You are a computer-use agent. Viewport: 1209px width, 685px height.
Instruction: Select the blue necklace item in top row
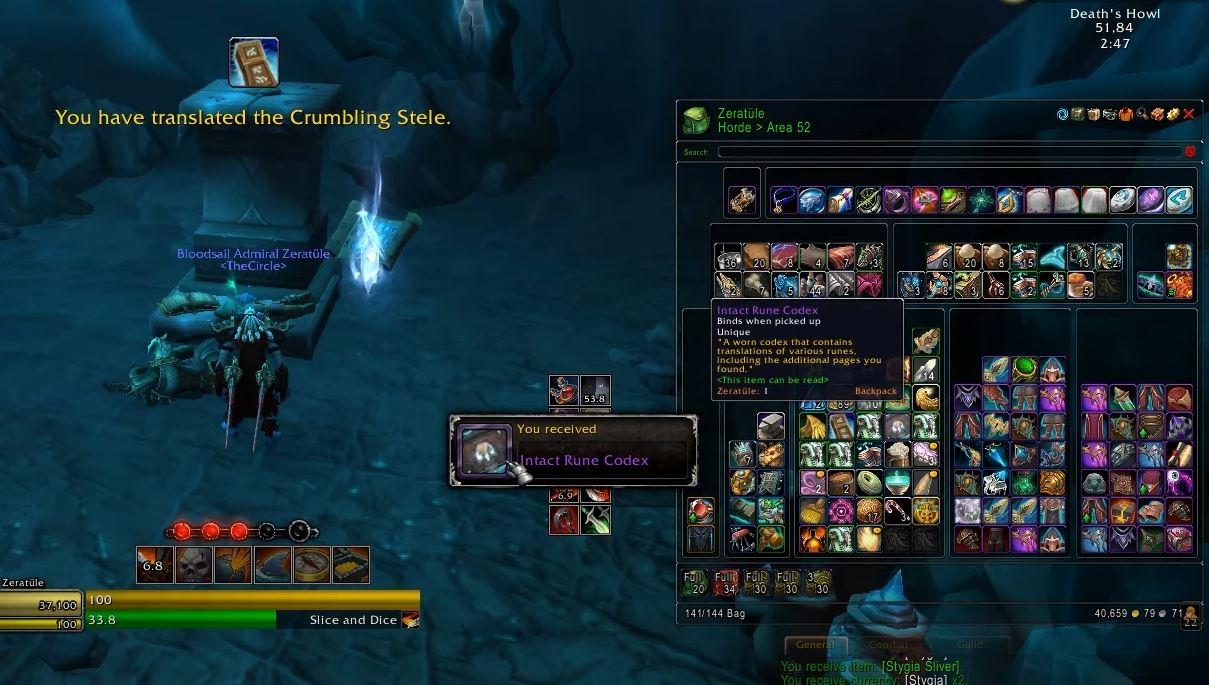point(783,200)
